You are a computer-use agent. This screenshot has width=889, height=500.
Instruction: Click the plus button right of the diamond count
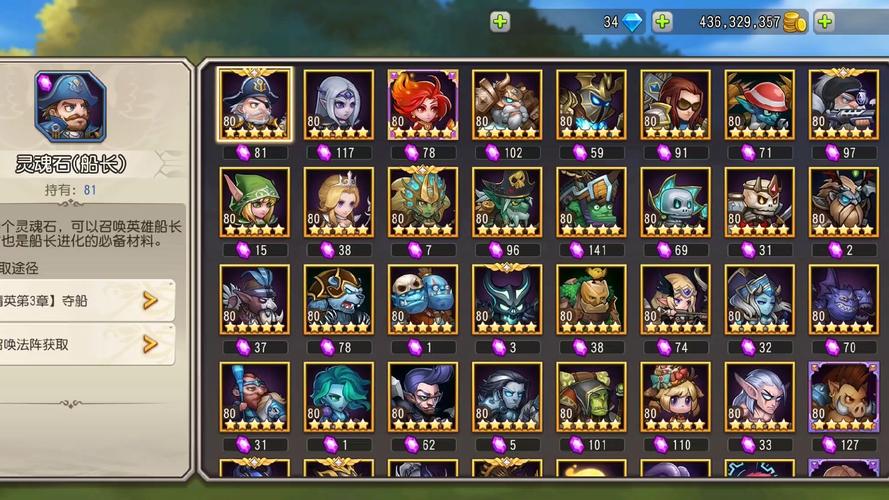[x=662, y=22]
